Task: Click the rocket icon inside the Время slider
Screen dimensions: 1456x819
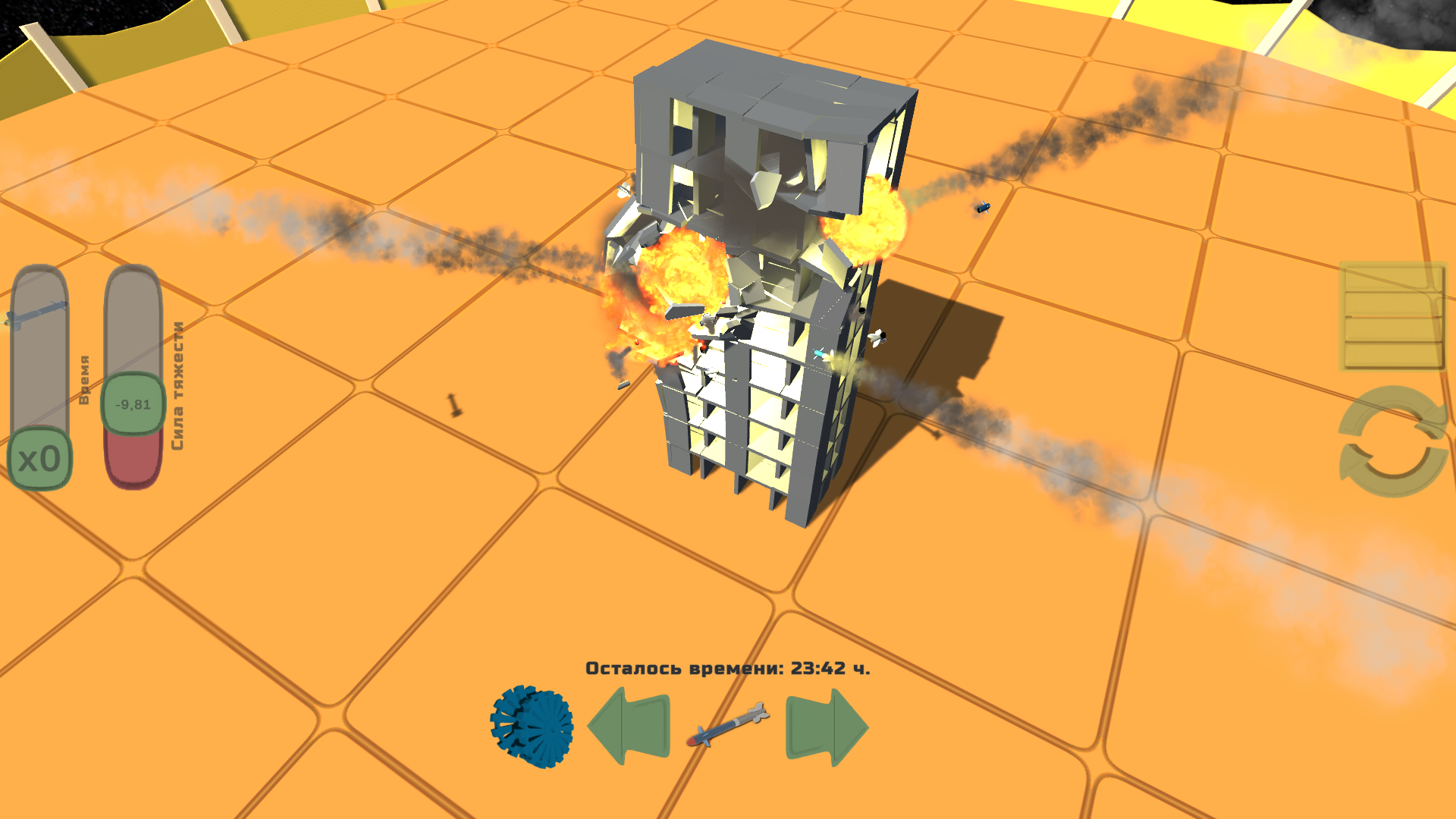Action: click(x=36, y=311)
